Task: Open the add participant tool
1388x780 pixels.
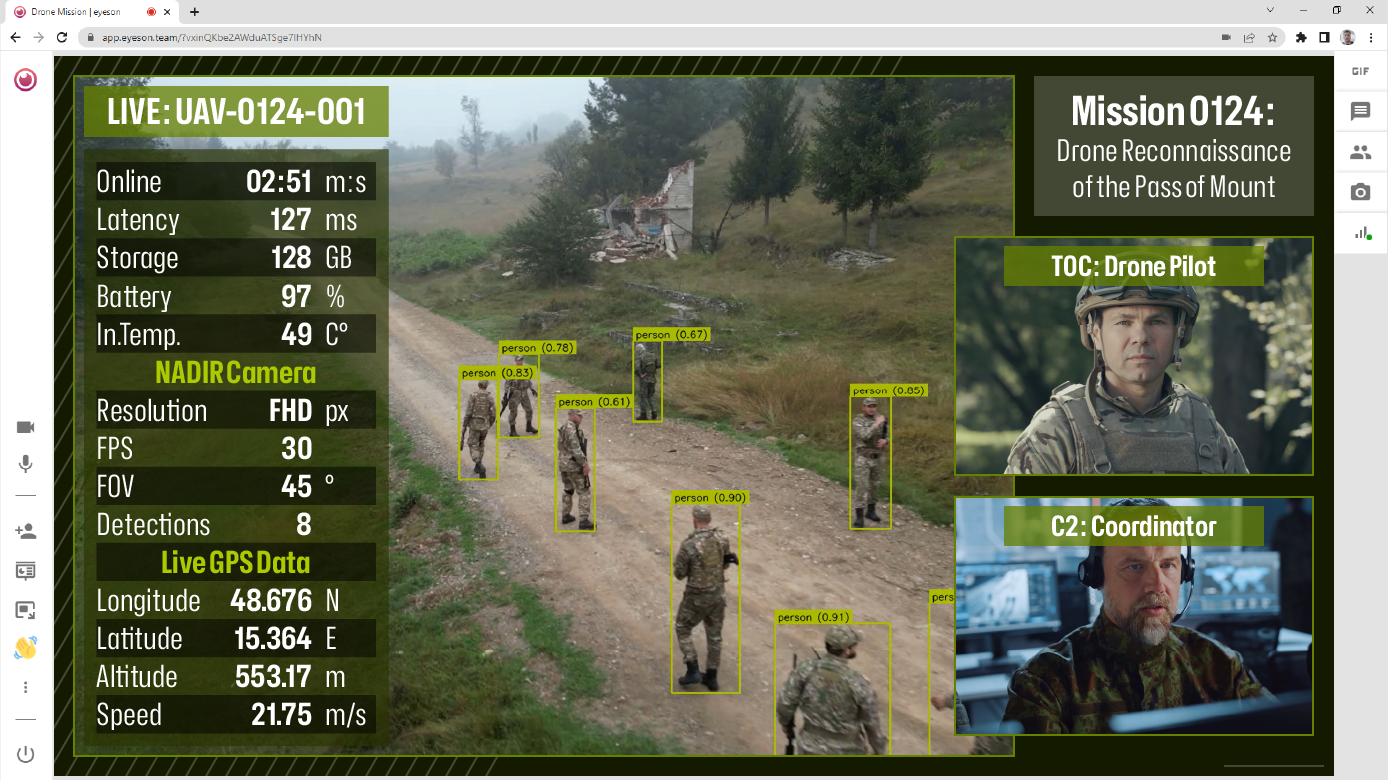Action: click(x=24, y=531)
